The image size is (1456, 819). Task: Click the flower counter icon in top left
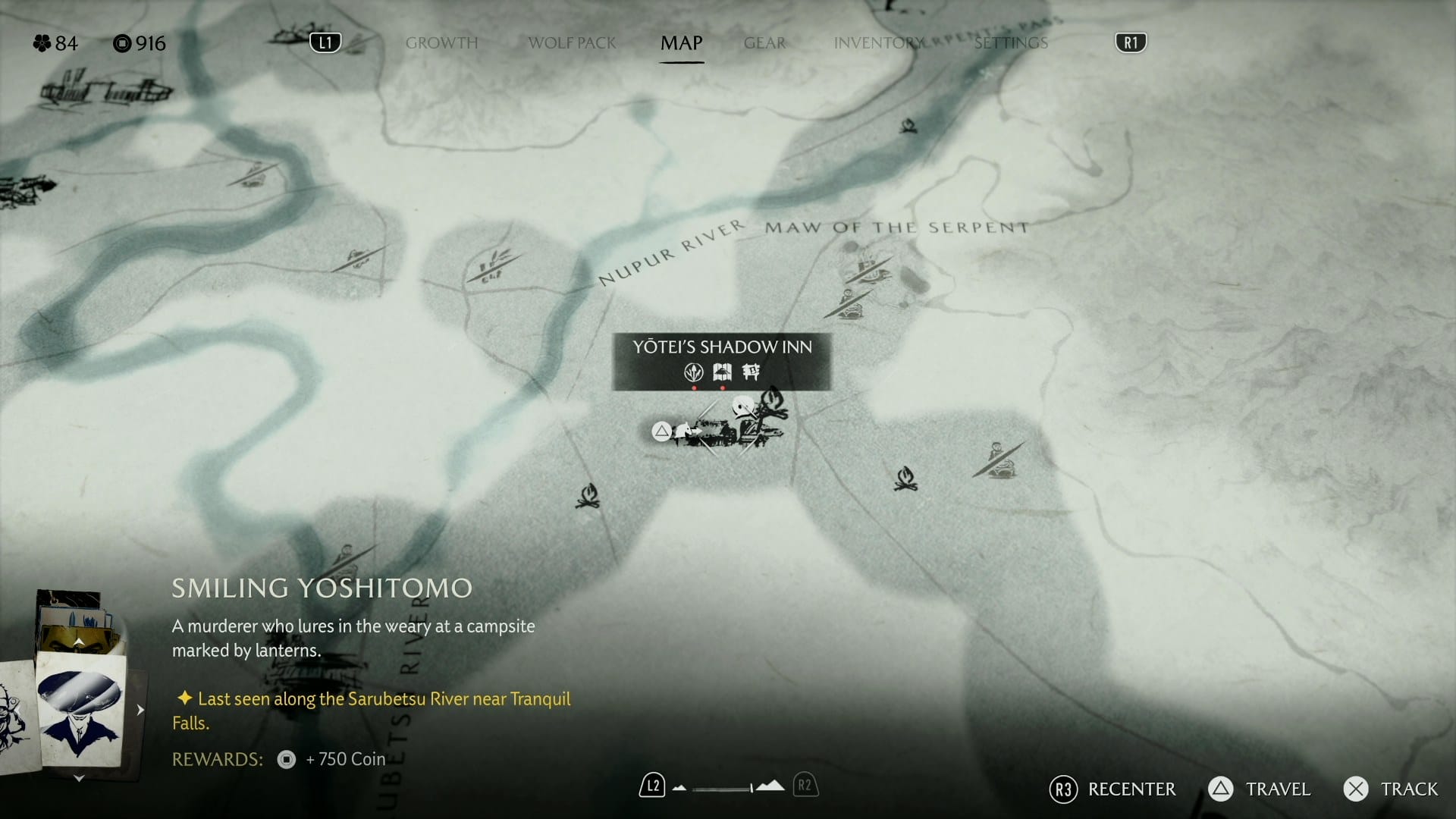(x=43, y=43)
